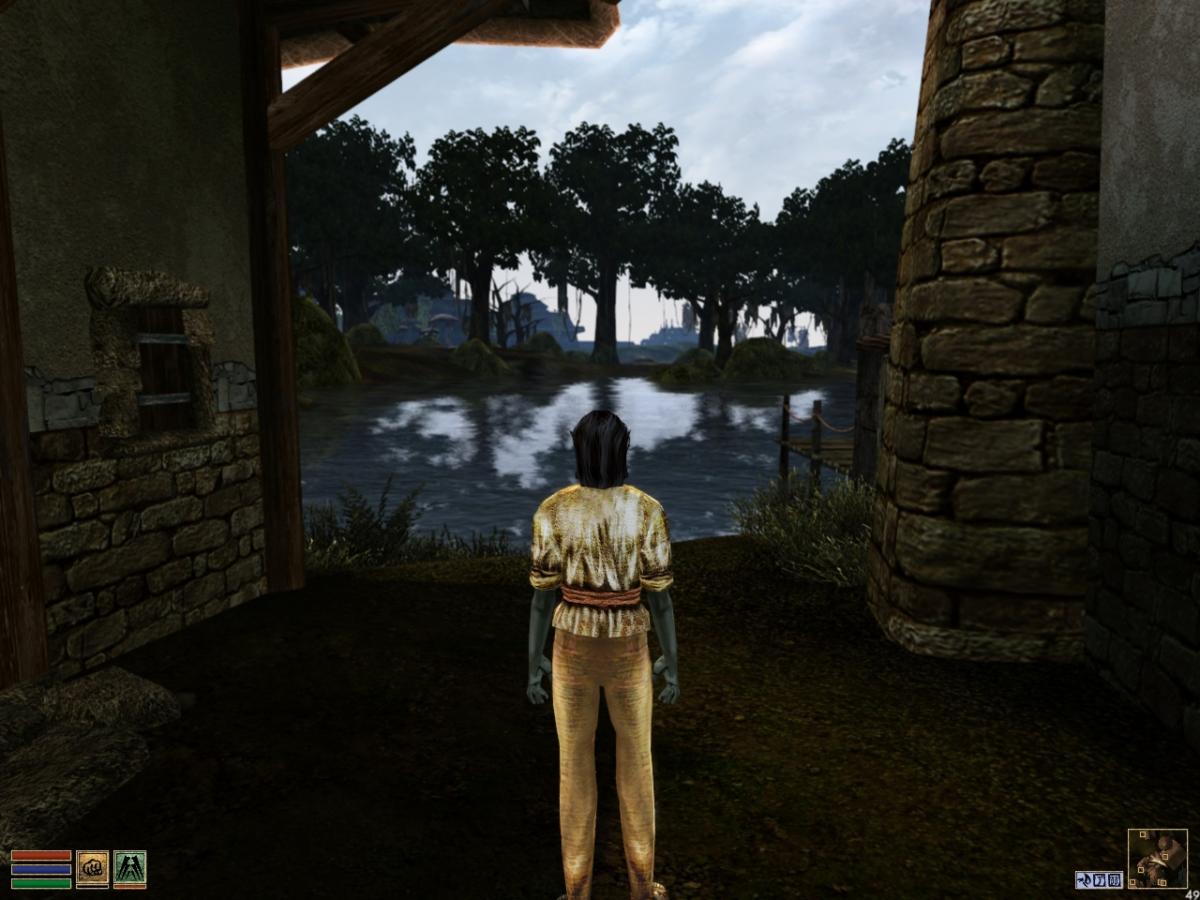
Task: Open the local minimap
Action: coord(1157,858)
